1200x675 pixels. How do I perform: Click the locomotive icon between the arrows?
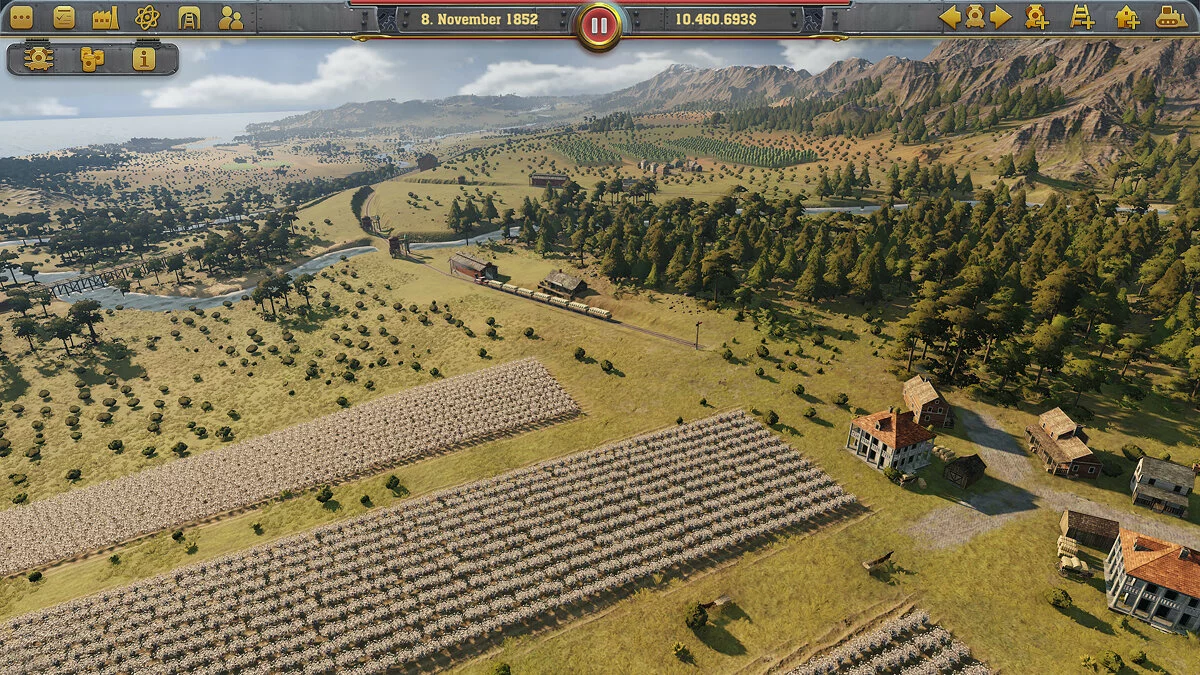(975, 17)
